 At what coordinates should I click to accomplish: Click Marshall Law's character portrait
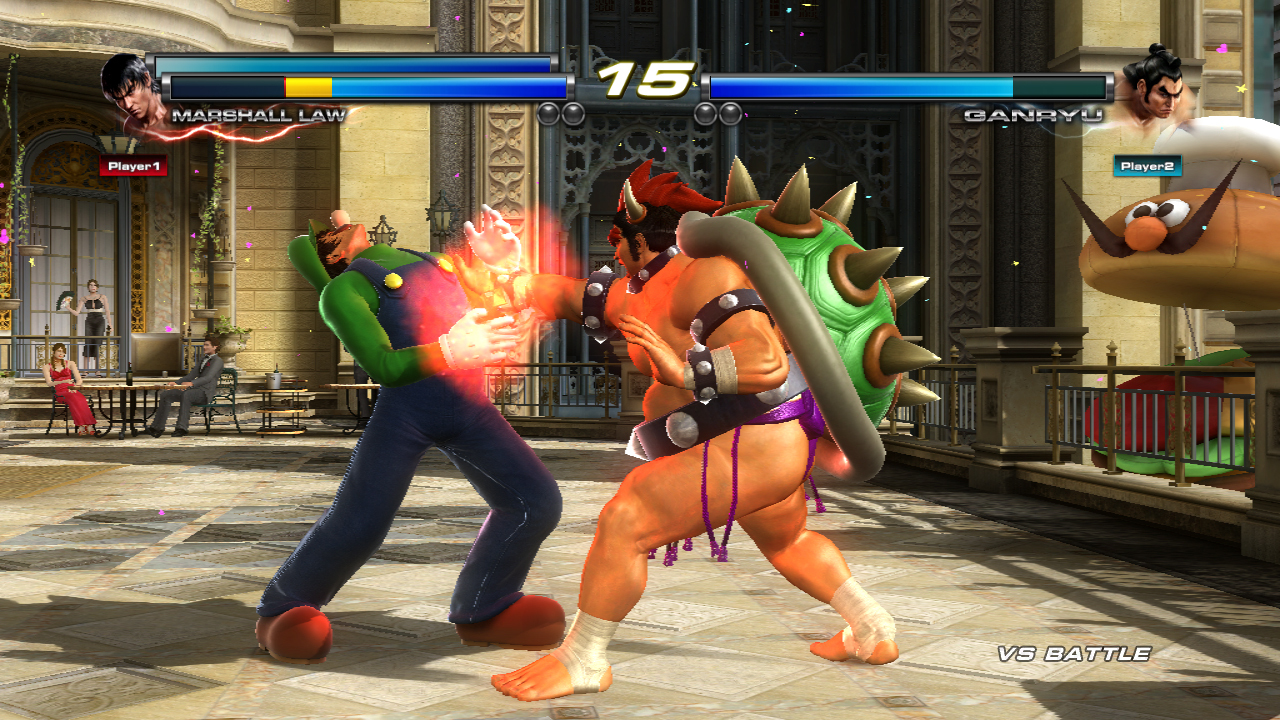coord(131,90)
